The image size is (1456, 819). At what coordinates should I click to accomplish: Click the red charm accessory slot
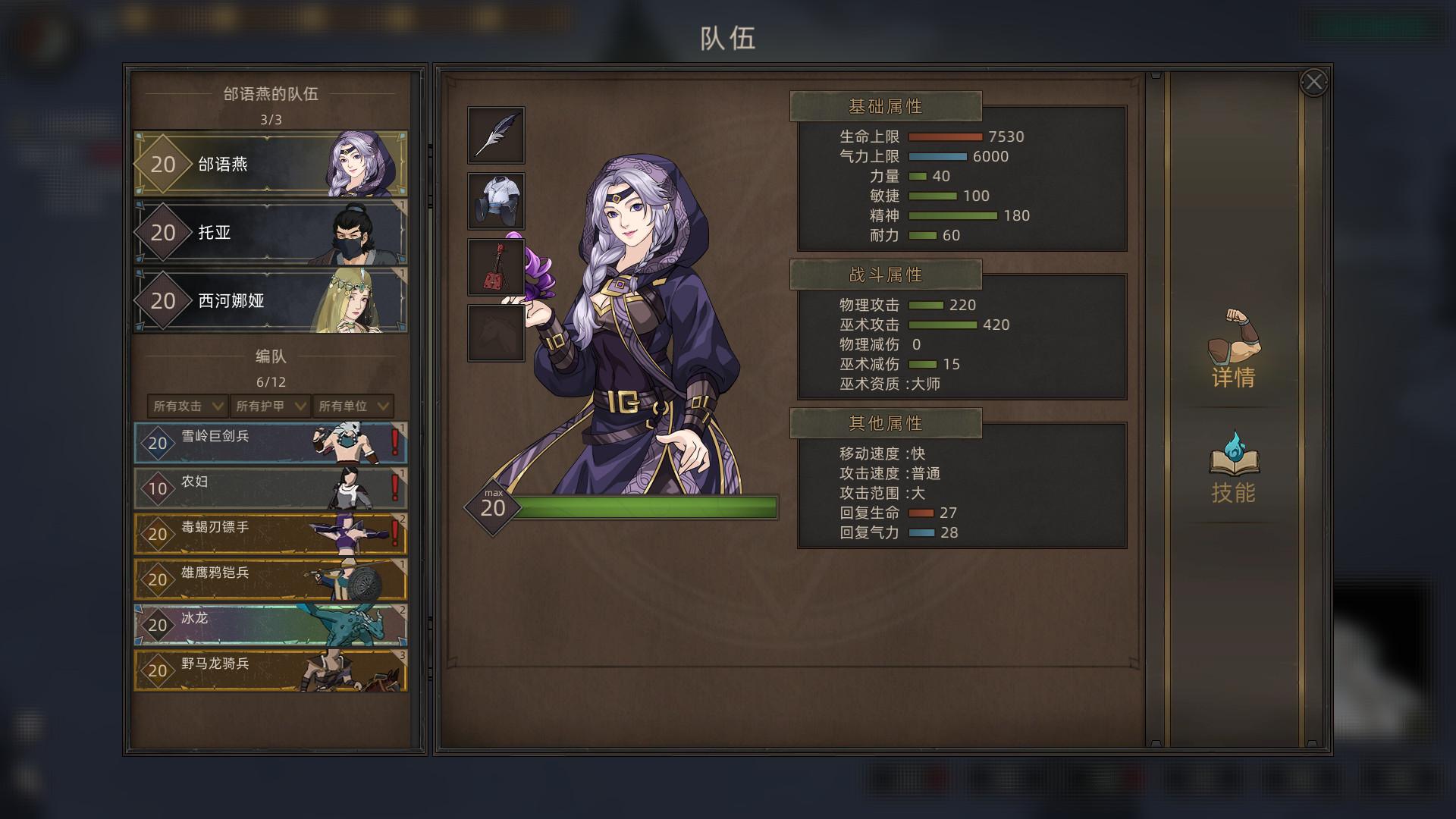(496, 267)
